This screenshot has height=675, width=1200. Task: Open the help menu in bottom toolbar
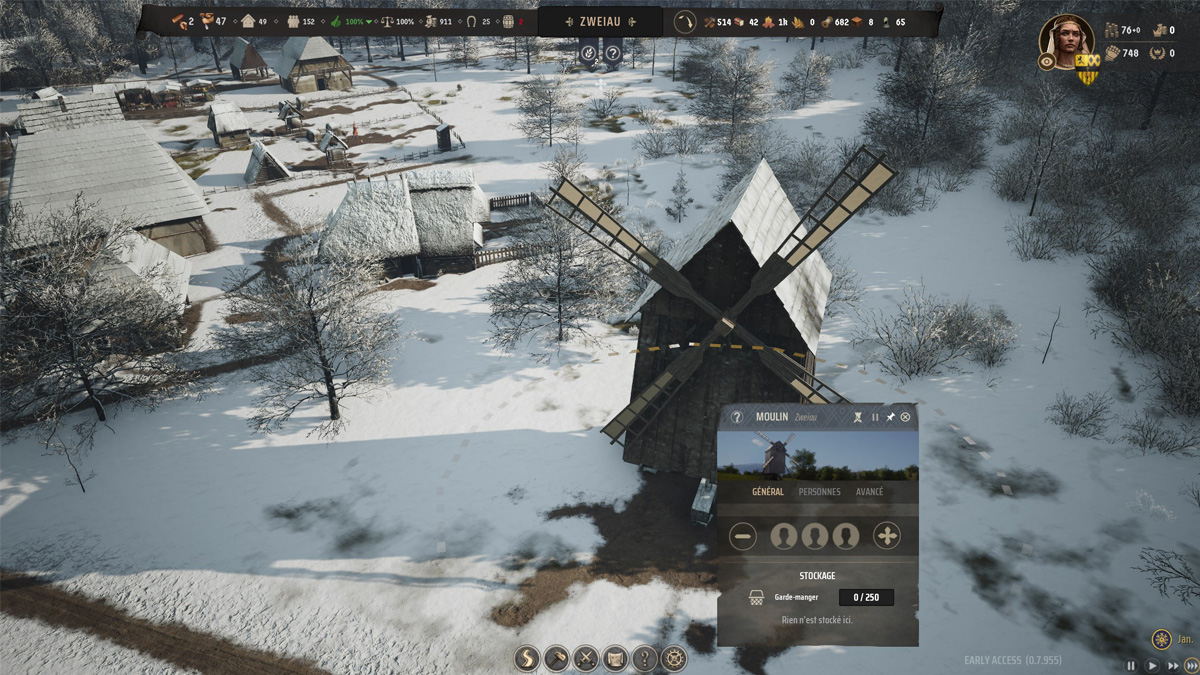click(x=645, y=658)
